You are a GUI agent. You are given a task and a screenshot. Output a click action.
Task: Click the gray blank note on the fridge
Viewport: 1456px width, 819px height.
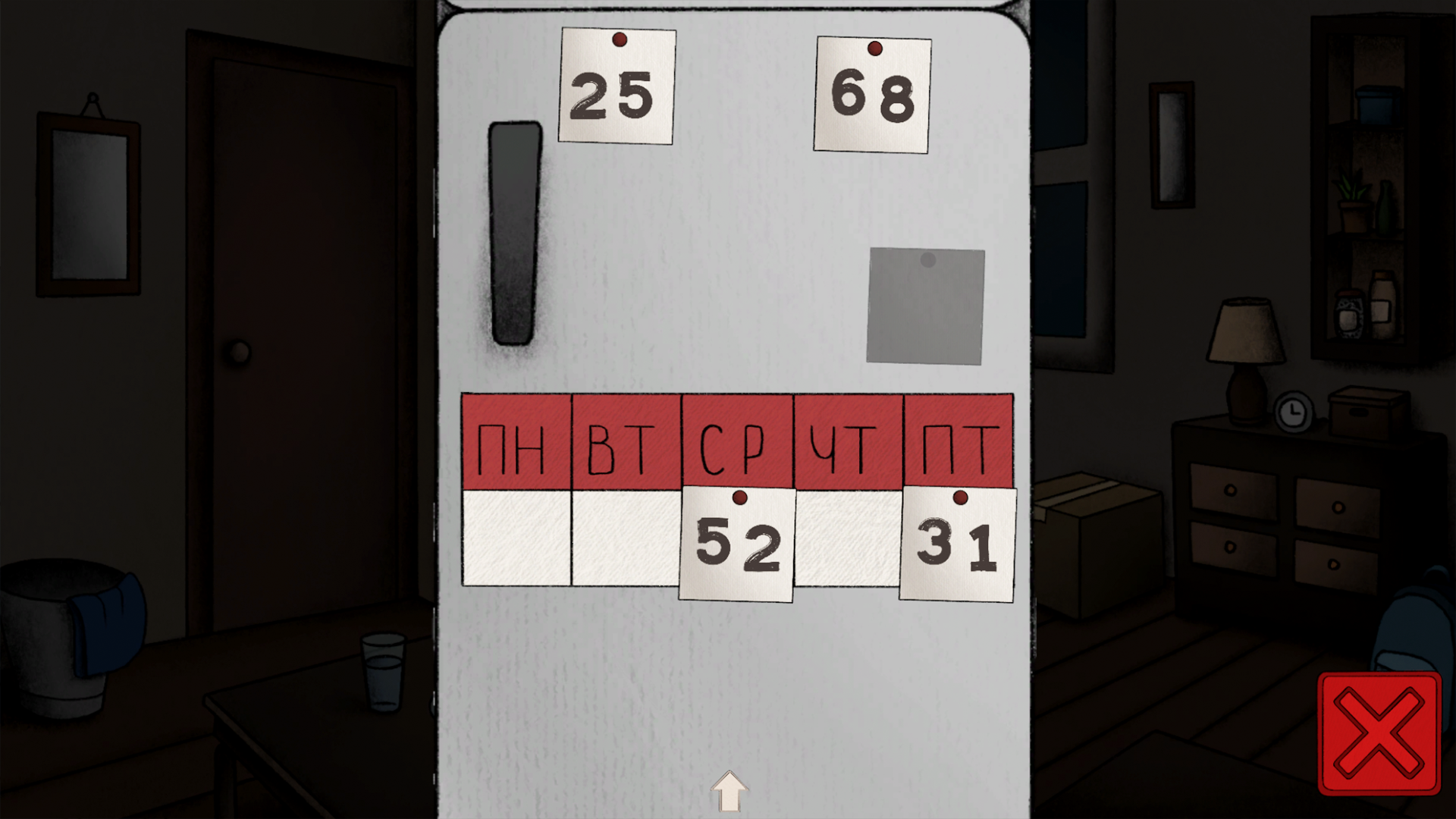tap(925, 305)
